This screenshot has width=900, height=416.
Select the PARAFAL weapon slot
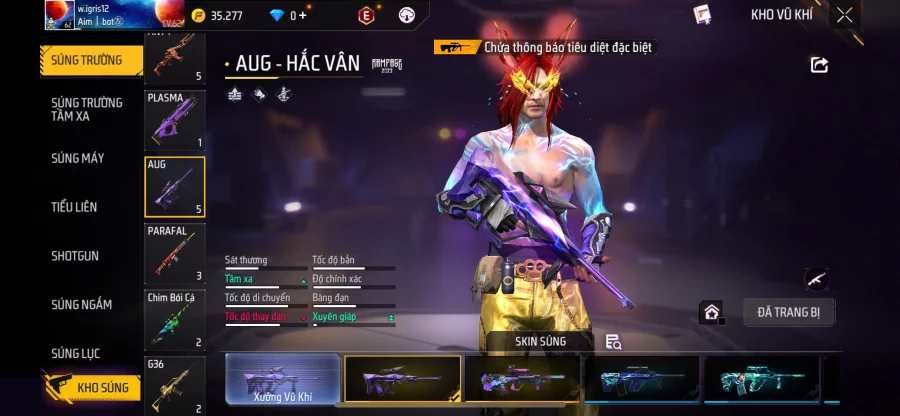(x=175, y=254)
